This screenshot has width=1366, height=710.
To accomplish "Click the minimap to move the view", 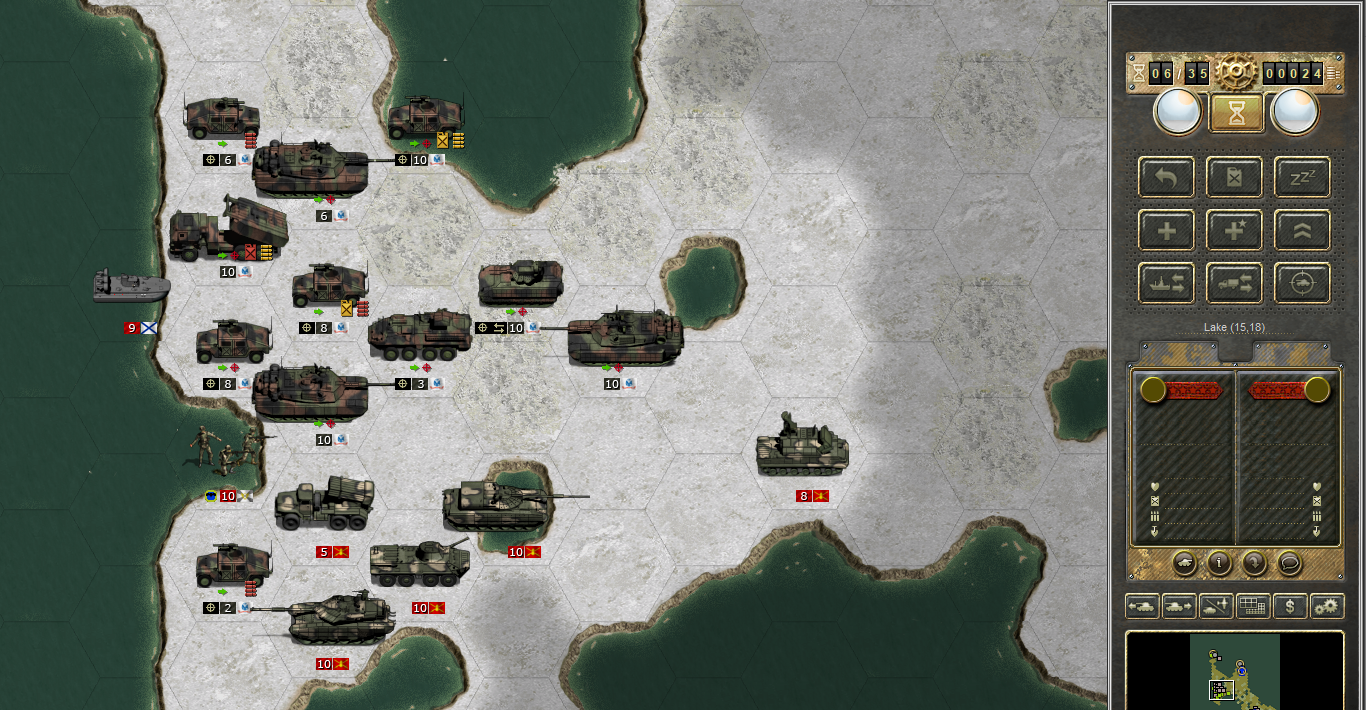I will pos(1234,668).
